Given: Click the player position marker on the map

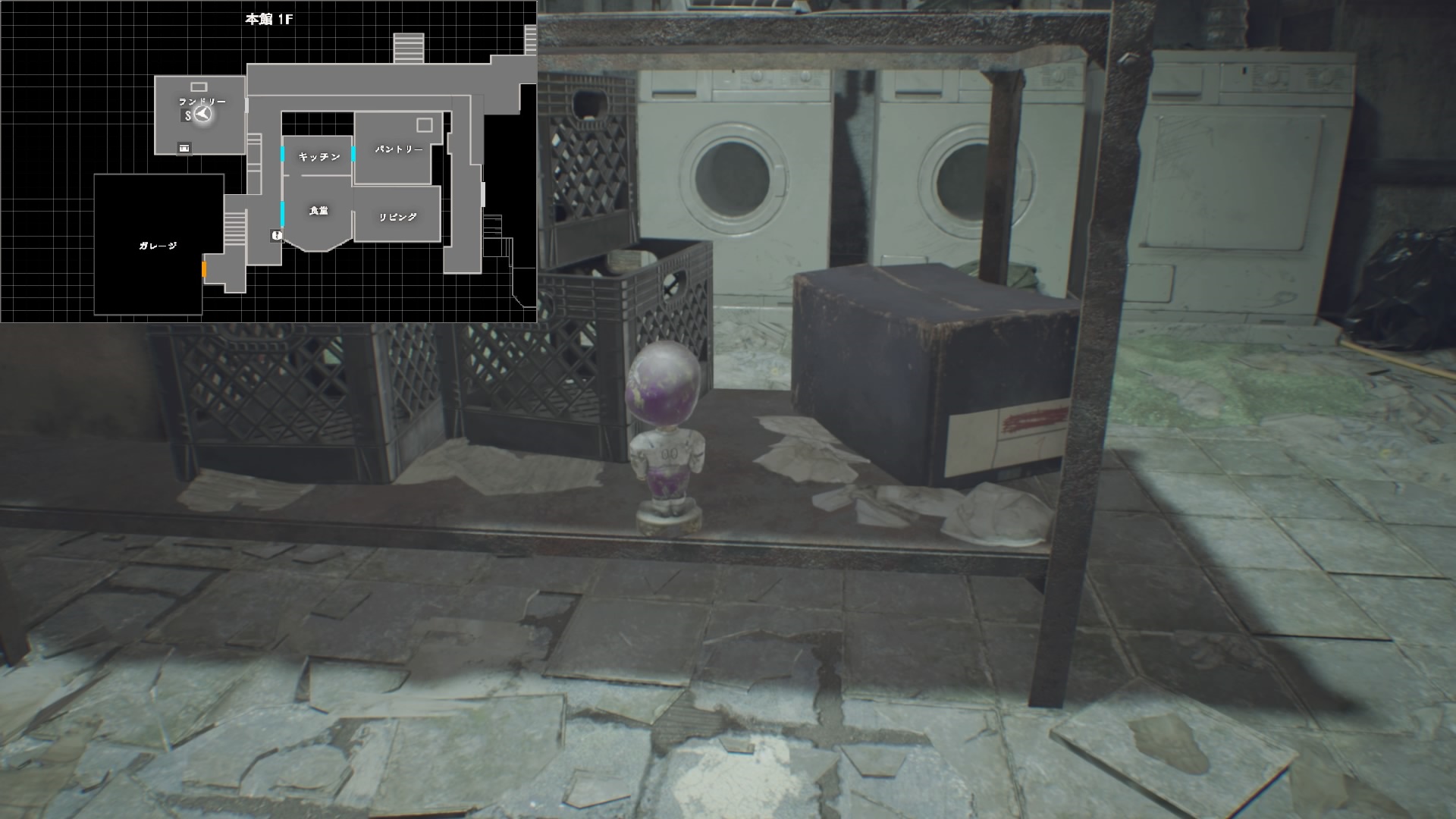Looking at the screenshot, I should [x=202, y=115].
